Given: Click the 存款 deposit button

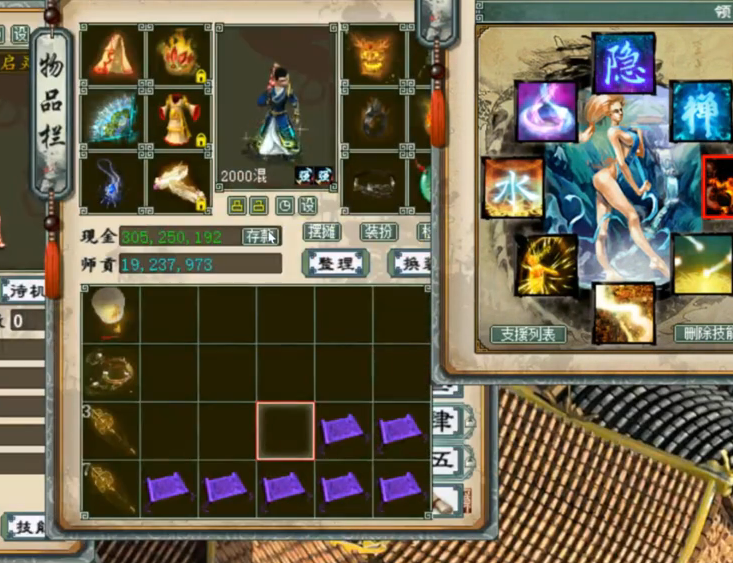Looking at the screenshot, I should pyautogui.click(x=261, y=236).
